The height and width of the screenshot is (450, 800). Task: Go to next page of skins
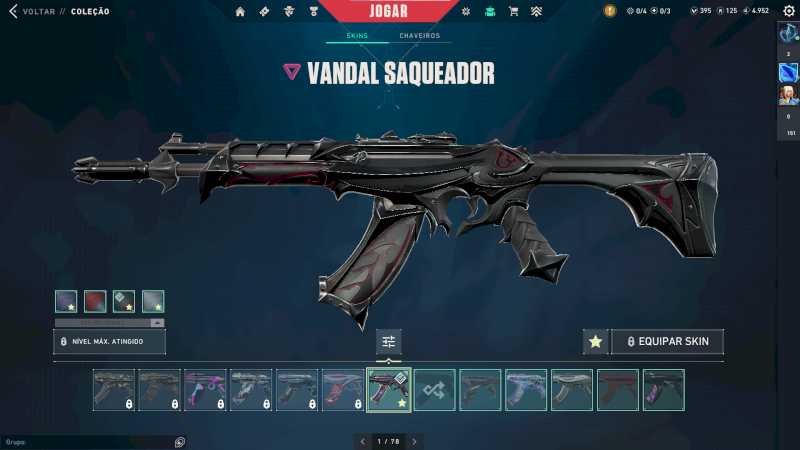[414, 441]
